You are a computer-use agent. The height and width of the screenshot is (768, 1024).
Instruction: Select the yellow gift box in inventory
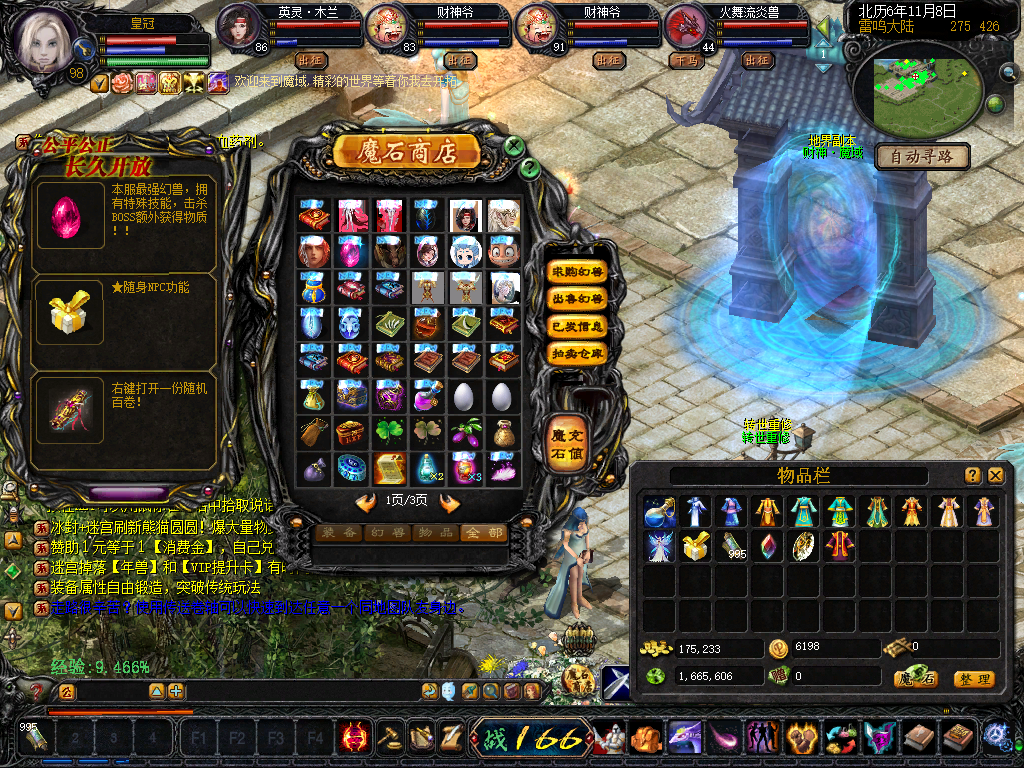pyautogui.click(x=695, y=546)
